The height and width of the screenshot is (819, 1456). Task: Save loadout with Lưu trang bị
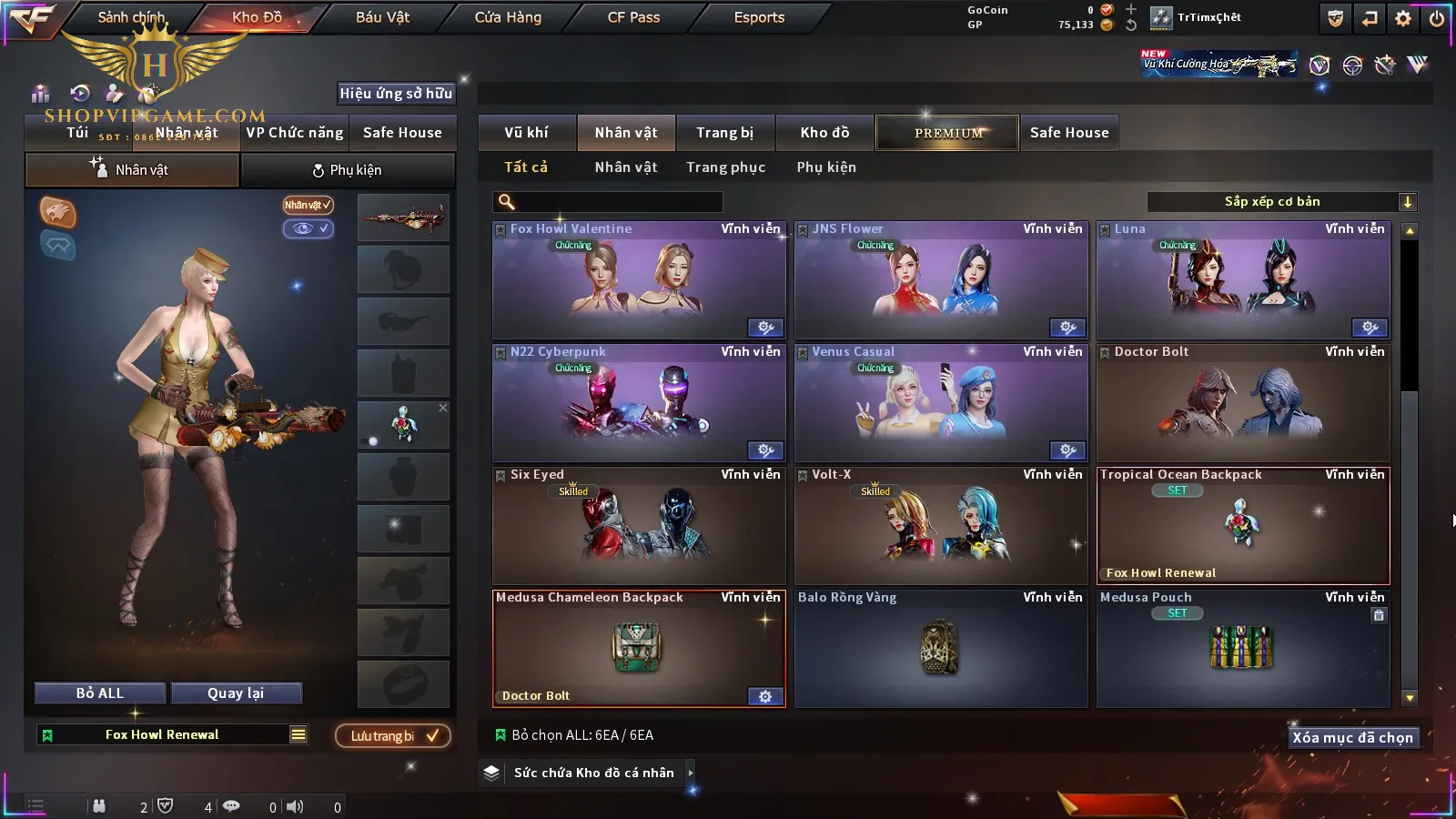(x=393, y=736)
